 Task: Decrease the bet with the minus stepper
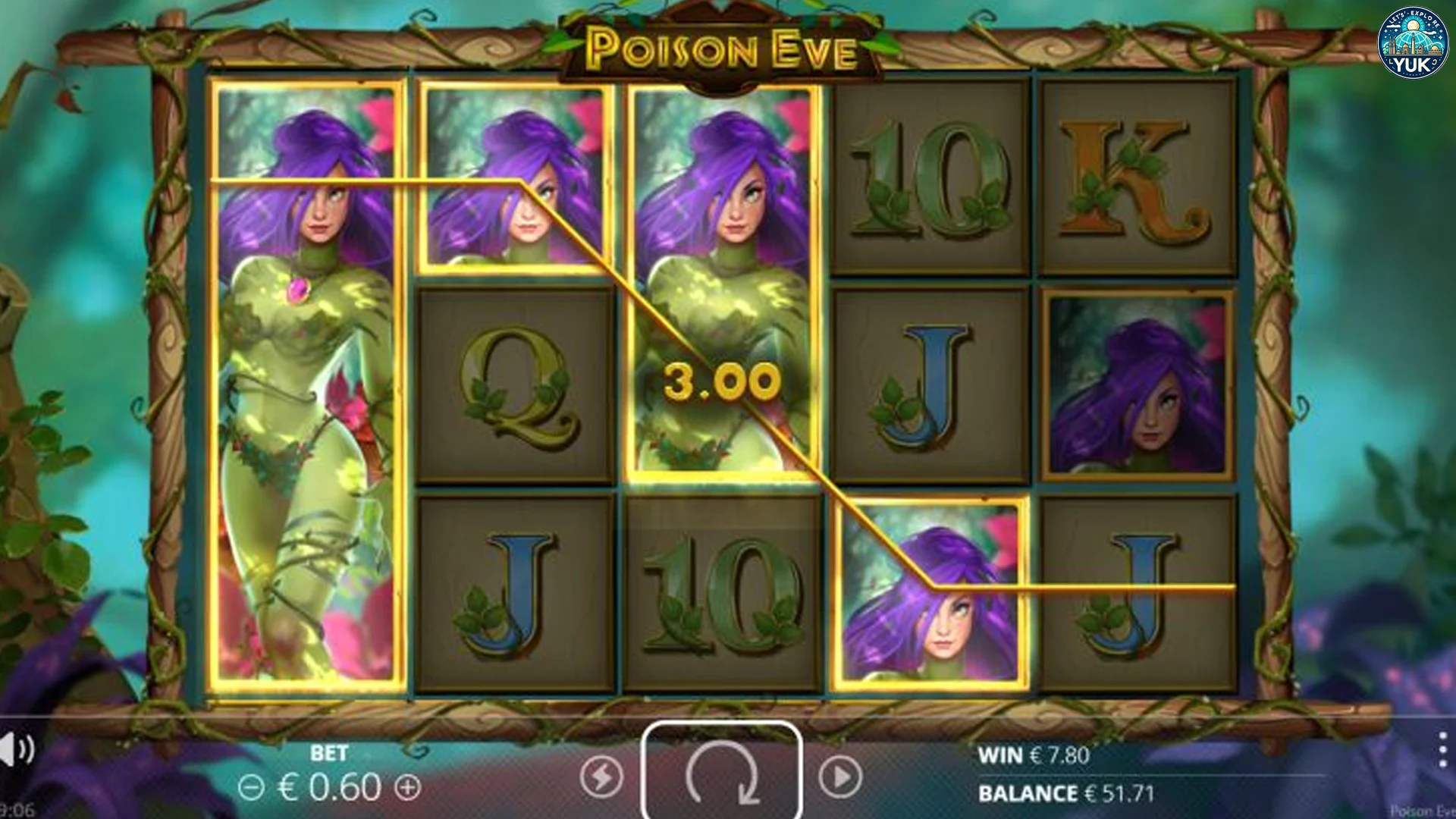click(251, 787)
